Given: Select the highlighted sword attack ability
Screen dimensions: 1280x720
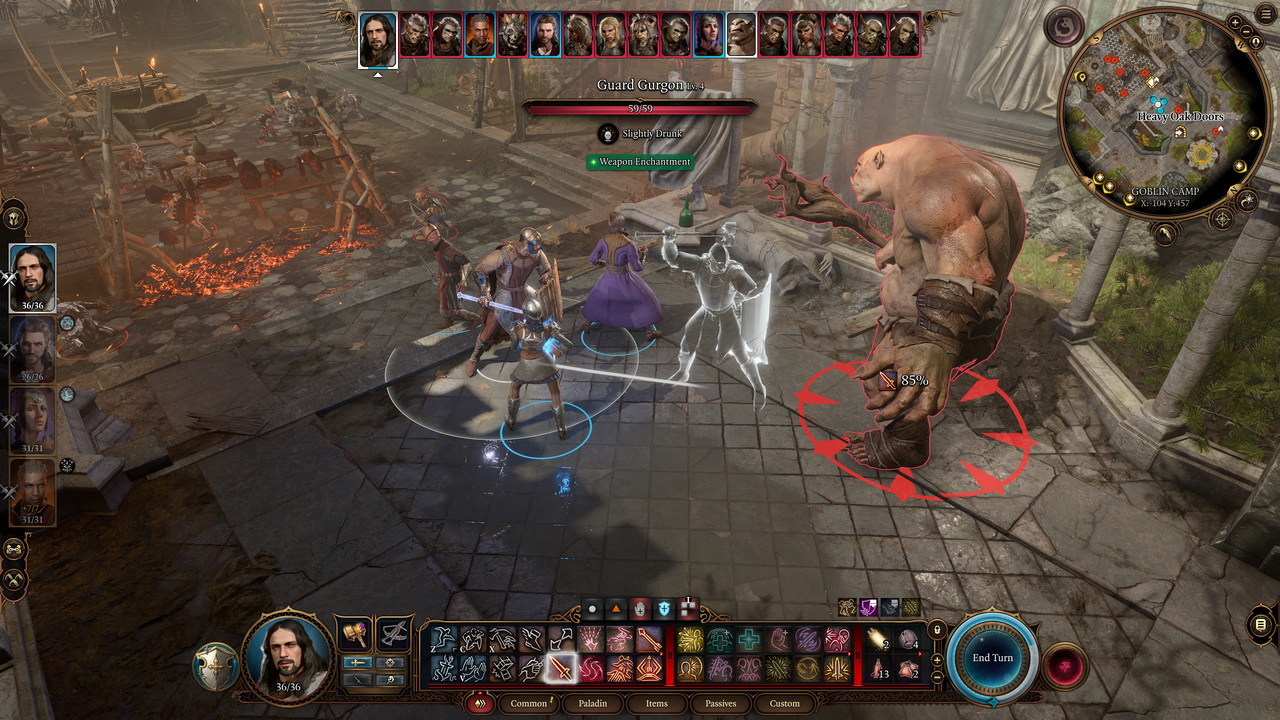Looking at the screenshot, I should pos(561,667).
